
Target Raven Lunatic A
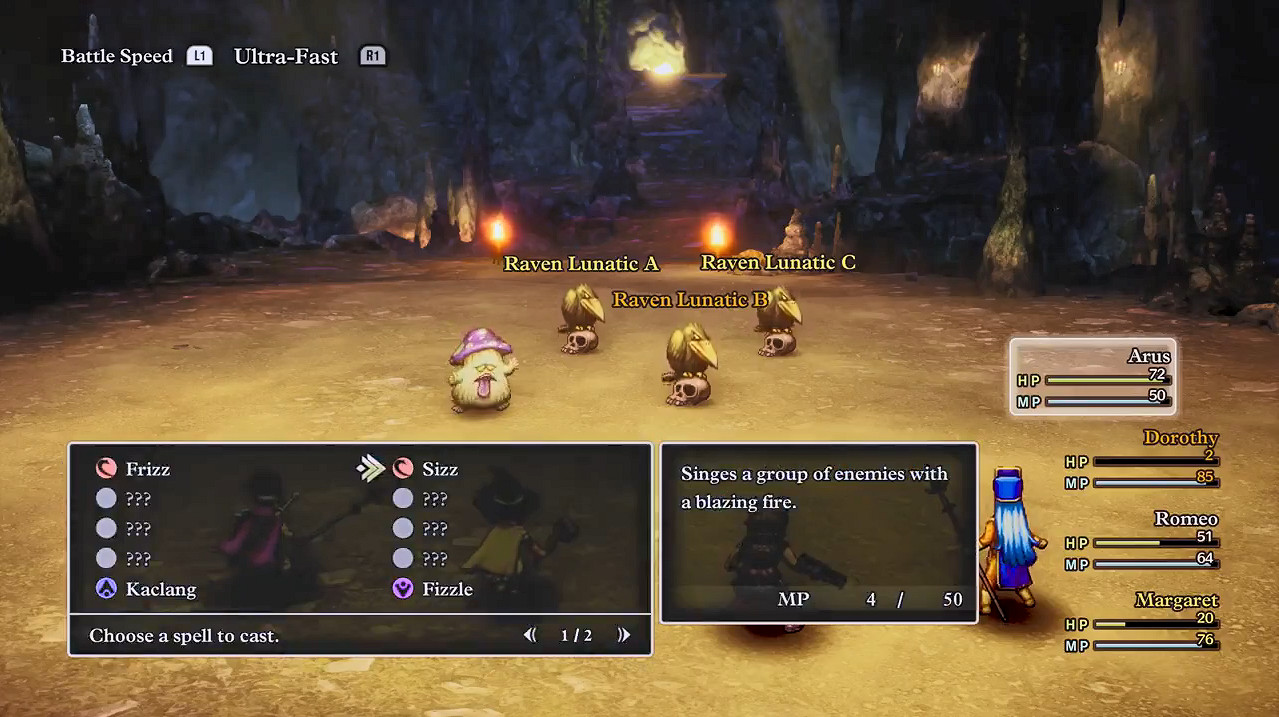coord(579,320)
